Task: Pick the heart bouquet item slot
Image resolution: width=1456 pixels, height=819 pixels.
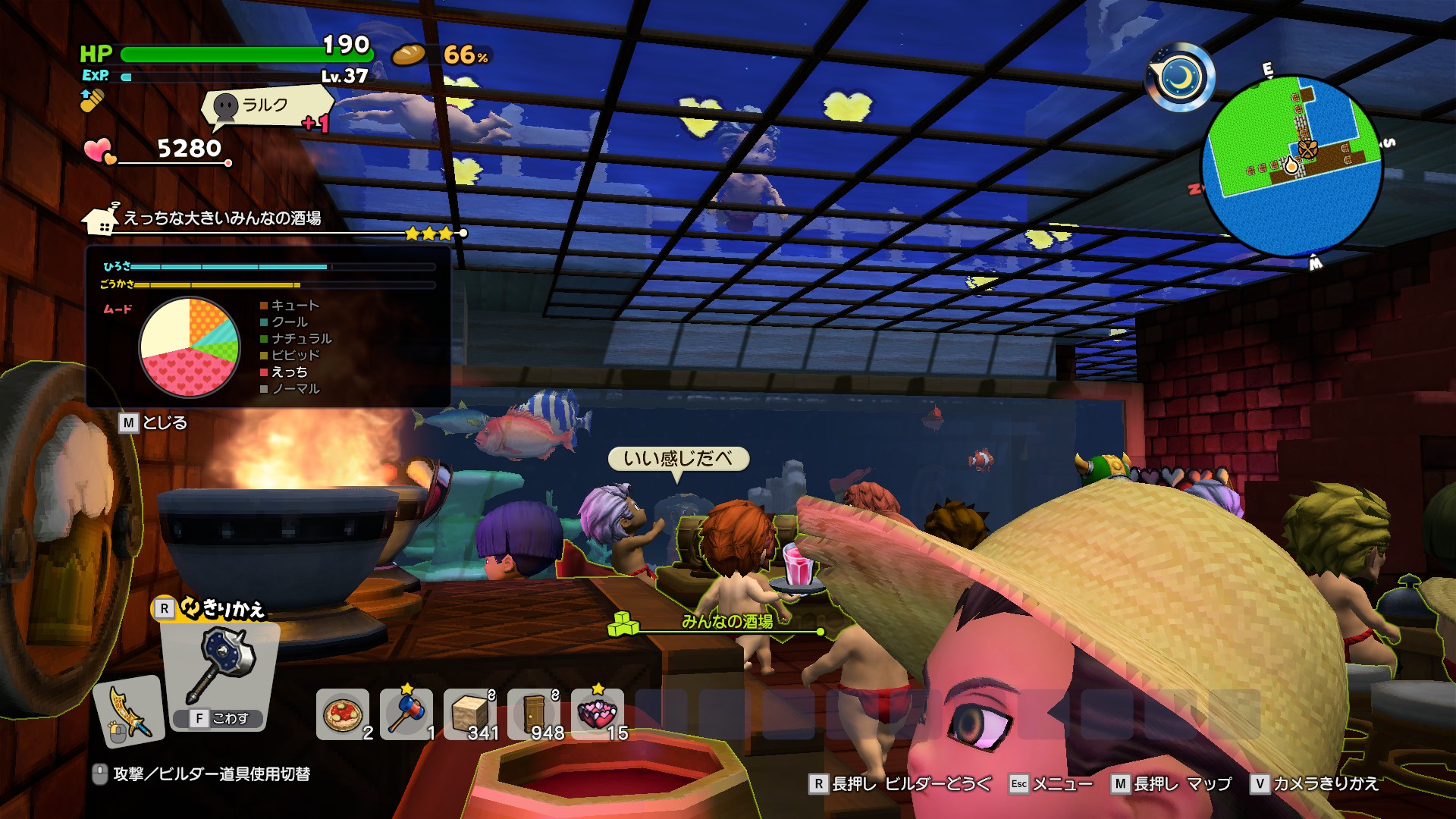Action: pos(598,714)
